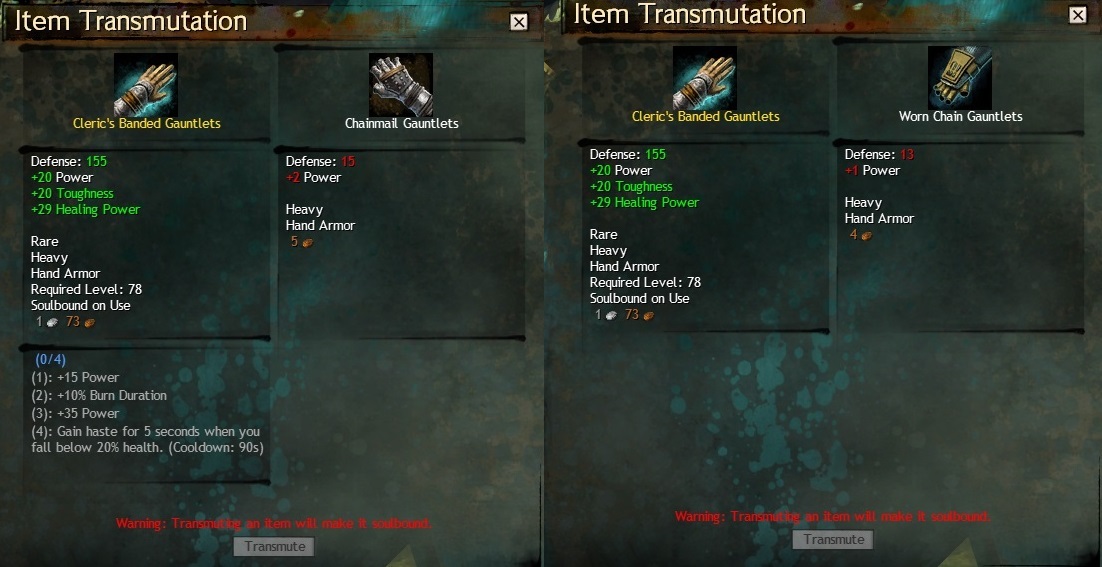Select Cleric's Banded Gauntlets icon beside Chainmail Gauntlets
The width and height of the screenshot is (1102, 567).
click(146, 85)
